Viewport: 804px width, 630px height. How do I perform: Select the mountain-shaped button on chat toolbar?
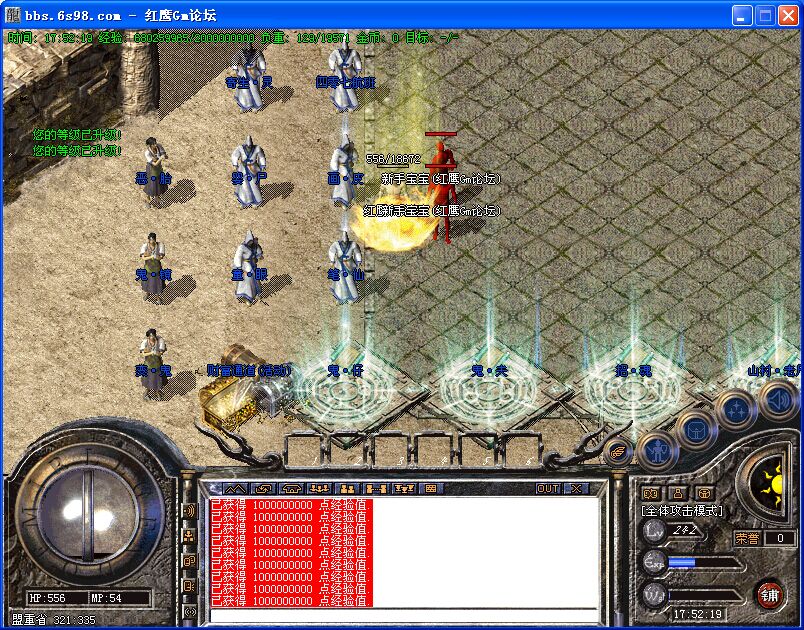pyautogui.click(x=235, y=488)
